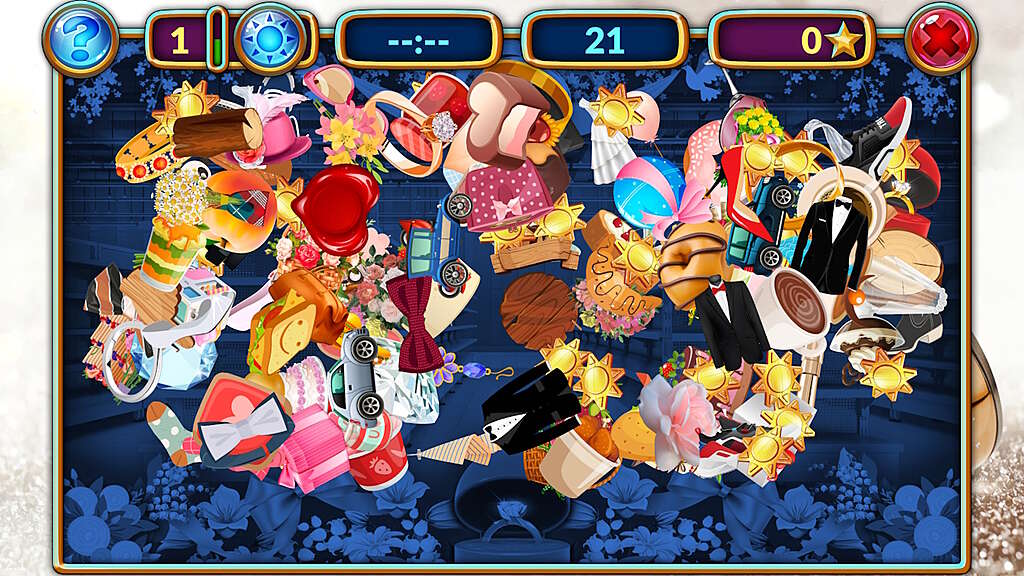Pick the swirled coffee cup

pyautogui.click(x=799, y=307)
